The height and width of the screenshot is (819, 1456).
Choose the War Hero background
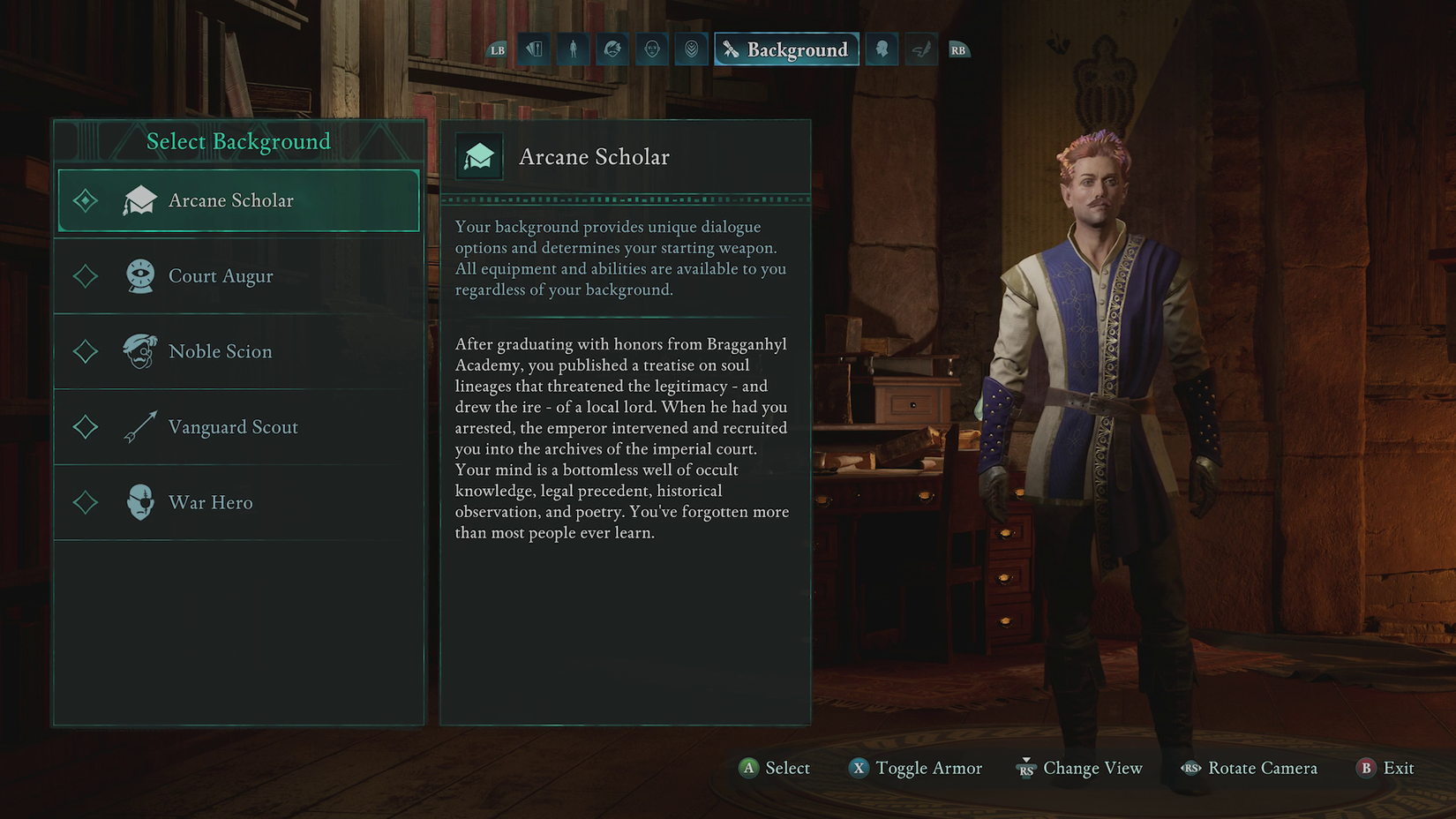(x=238, y=502)
